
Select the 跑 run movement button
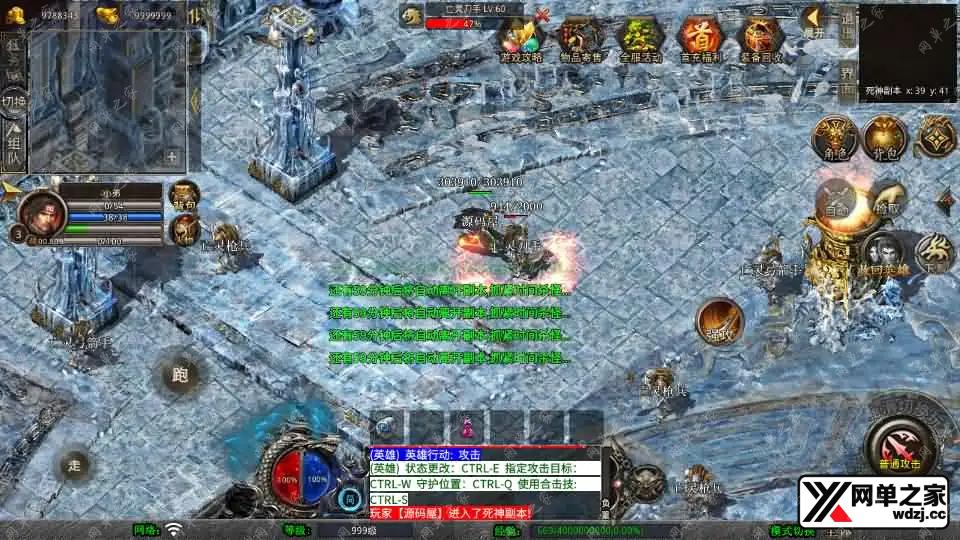pos(180,376)
